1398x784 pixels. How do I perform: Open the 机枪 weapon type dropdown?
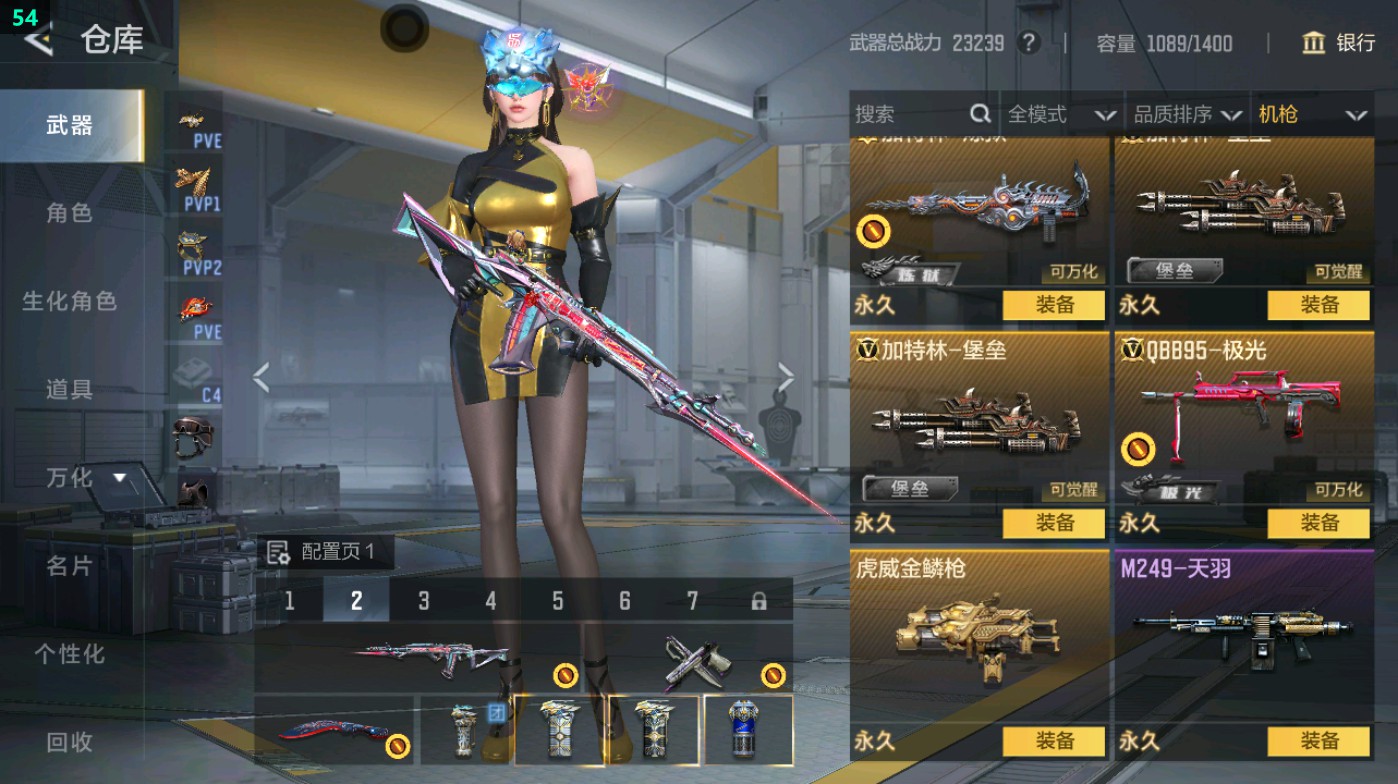tap(1312, 115)
